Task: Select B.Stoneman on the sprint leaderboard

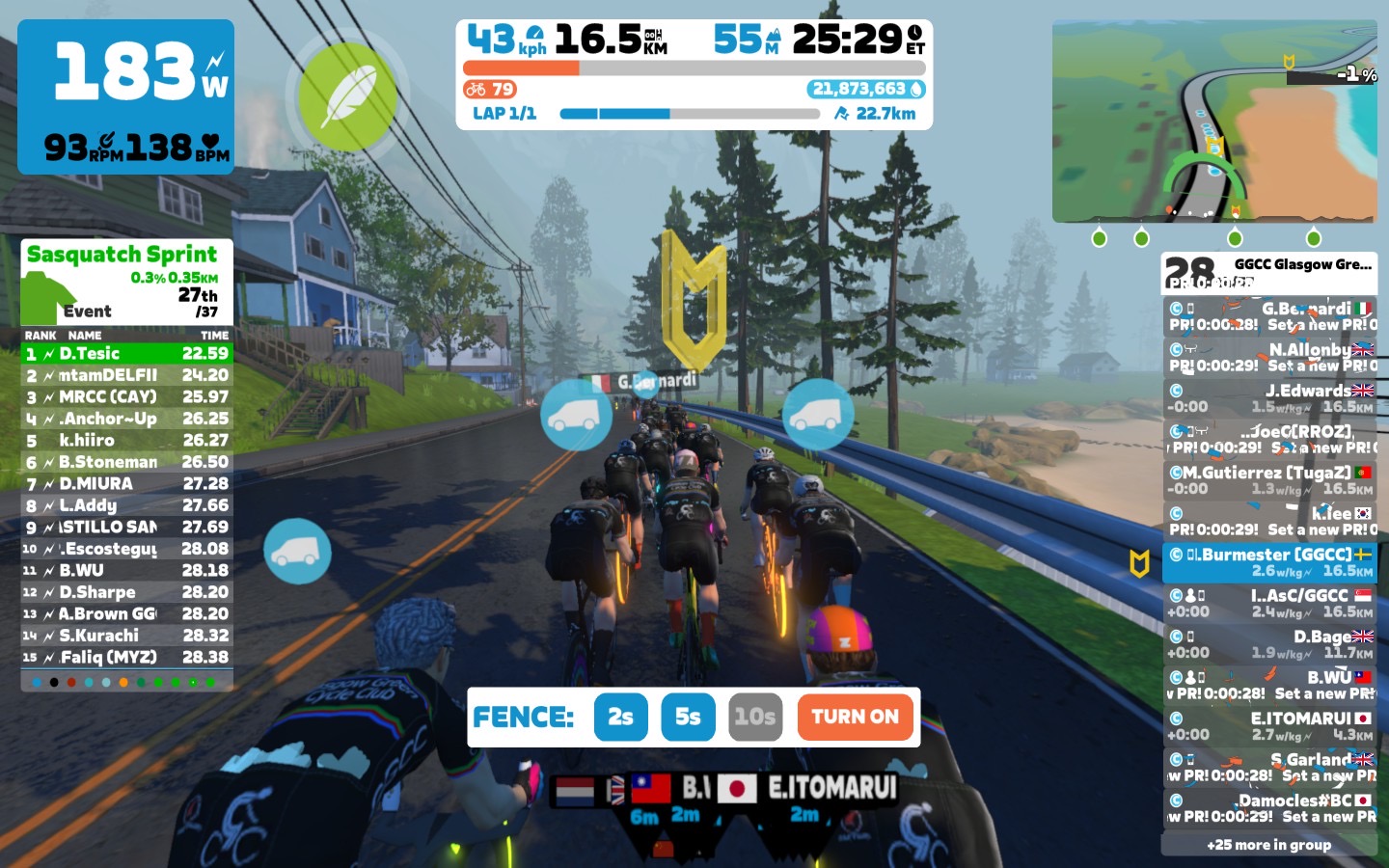Action: tap(126, 462)
